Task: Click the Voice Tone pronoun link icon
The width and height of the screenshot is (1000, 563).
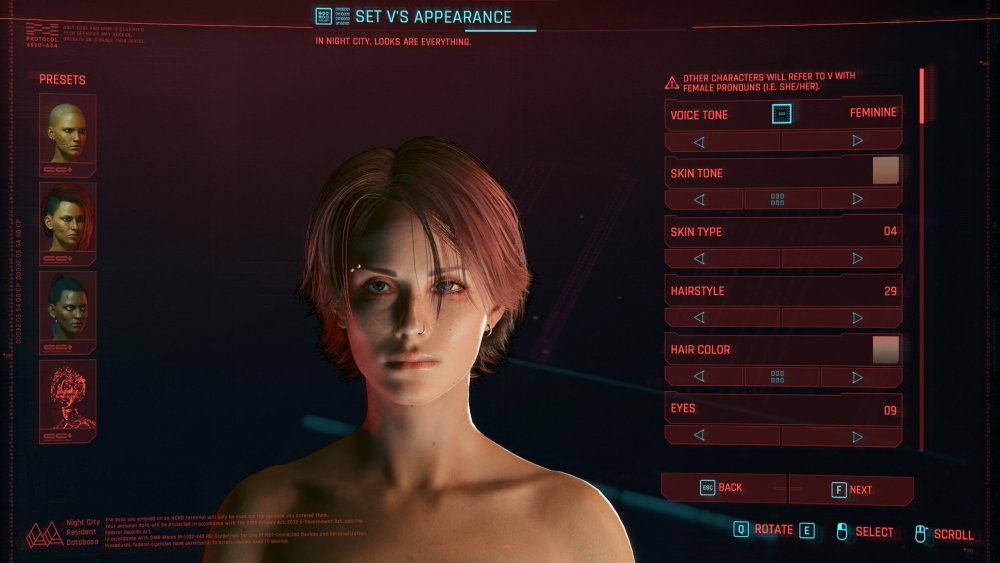Action: pyautogui.click(x=782, y=114)
